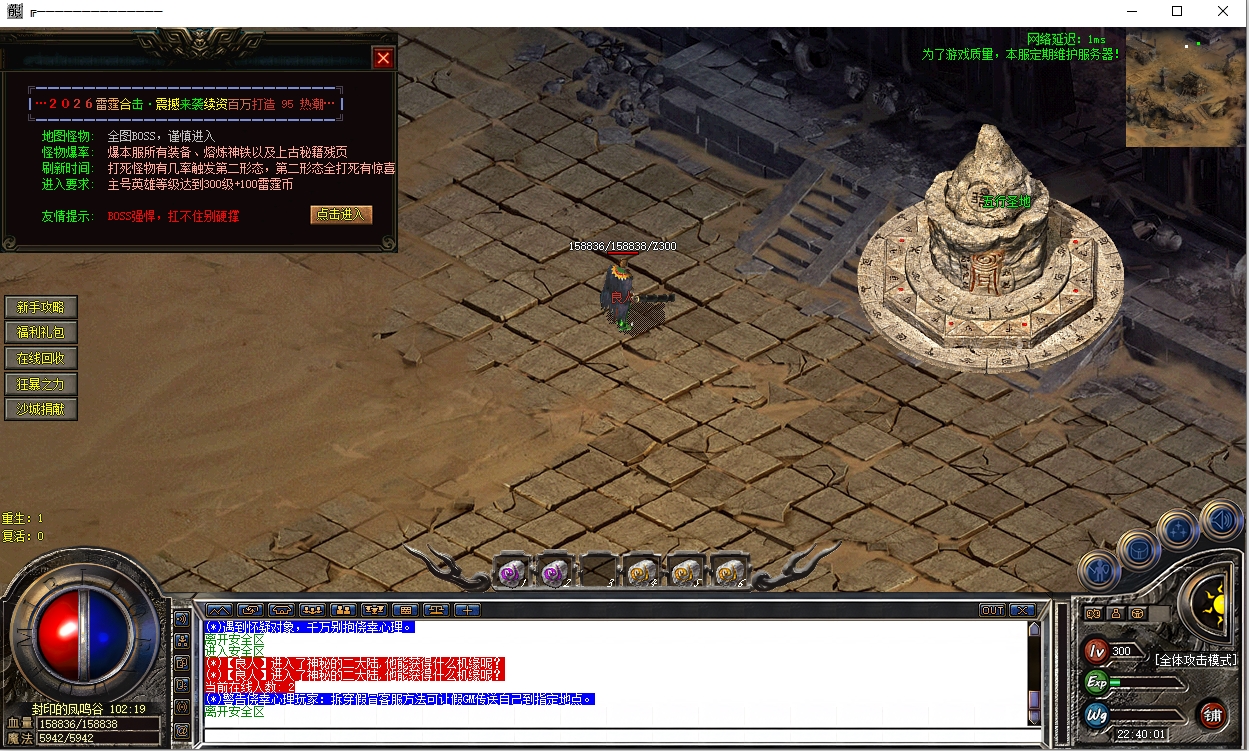The height and width of the screenshot is (751, 1249).
Task: Open the 福利礼包 gift pack menu
Action: pos(41,332)
